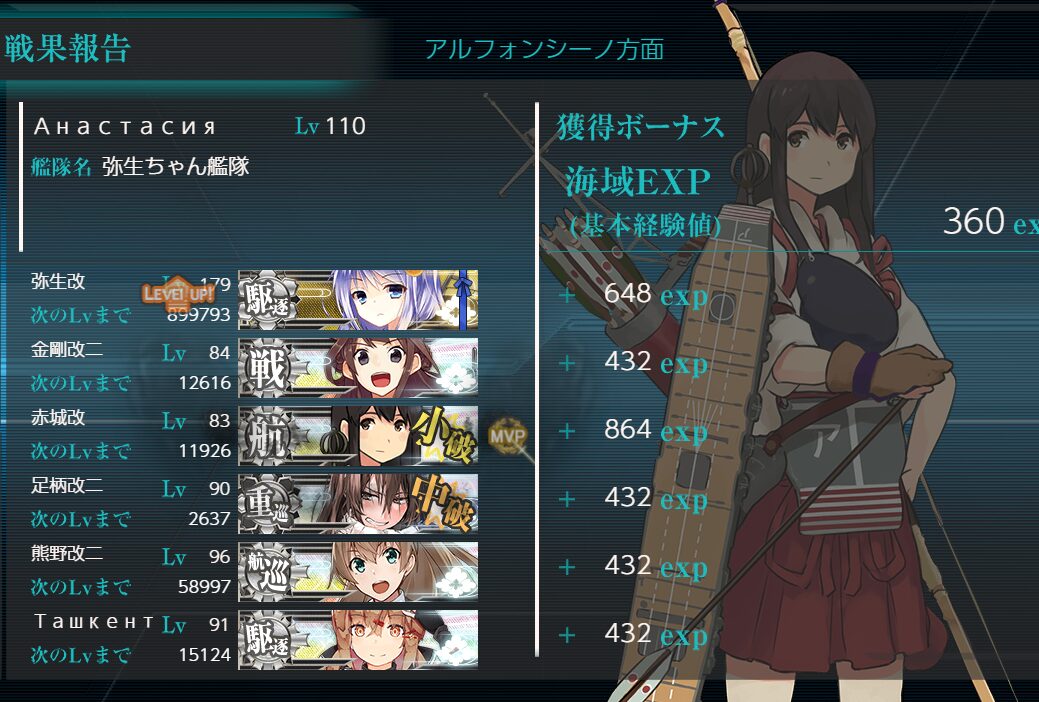The height and width of the screenshot is (702, 1039).
Task: Choose the 金剛改二 battleship banner
Action: (x=358, y=367)
